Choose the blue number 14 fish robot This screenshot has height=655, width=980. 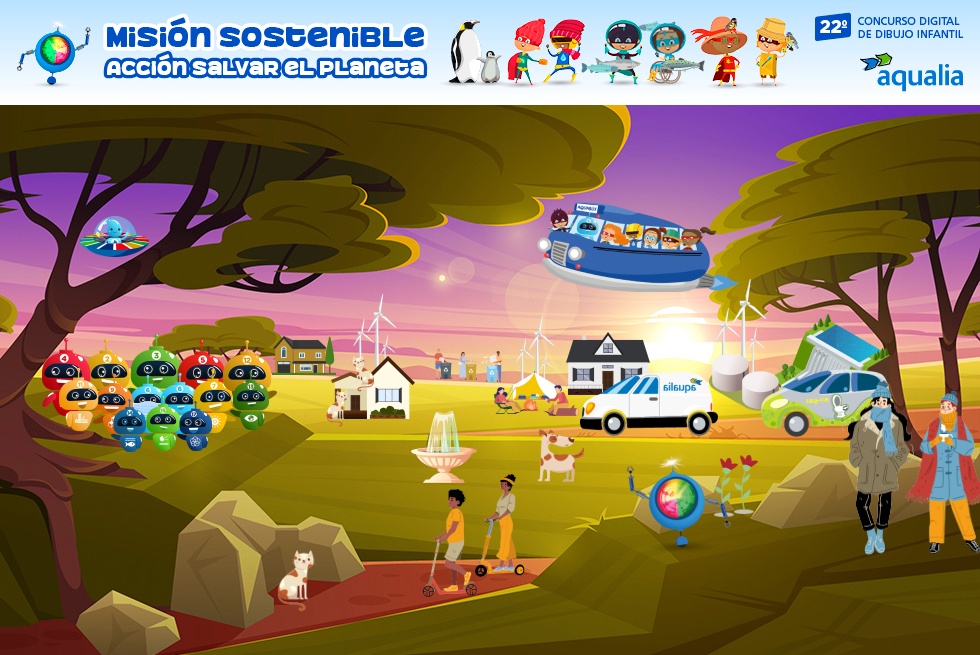tap(129, 425)
